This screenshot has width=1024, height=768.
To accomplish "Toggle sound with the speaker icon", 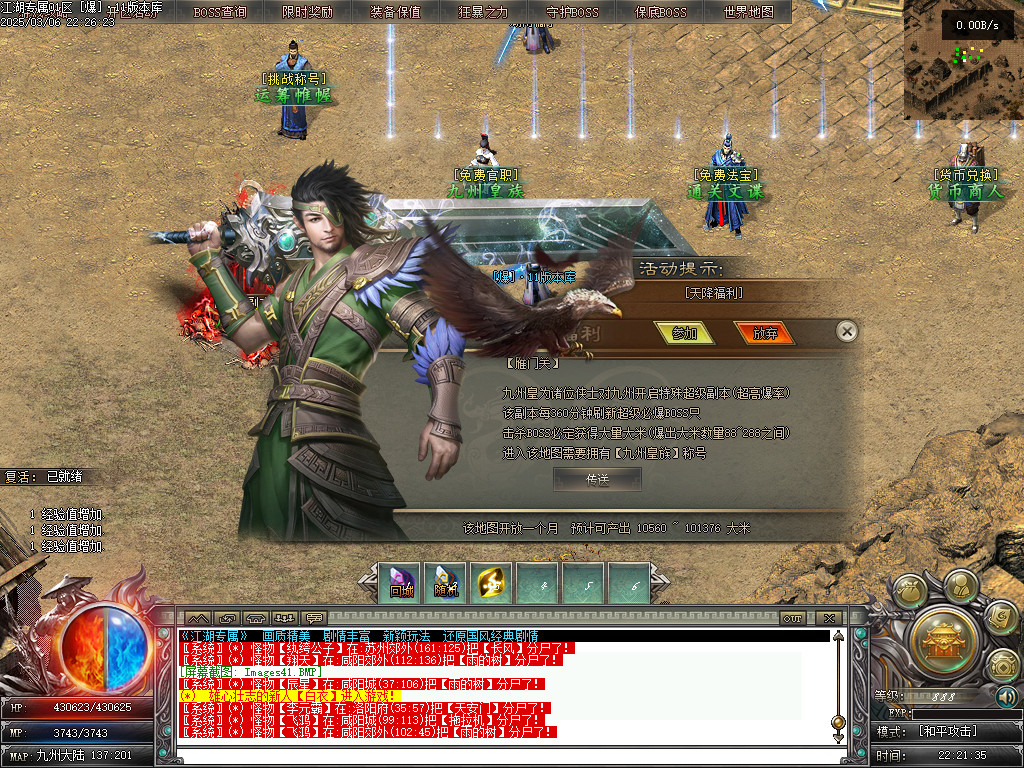I will click(1006, 697).
